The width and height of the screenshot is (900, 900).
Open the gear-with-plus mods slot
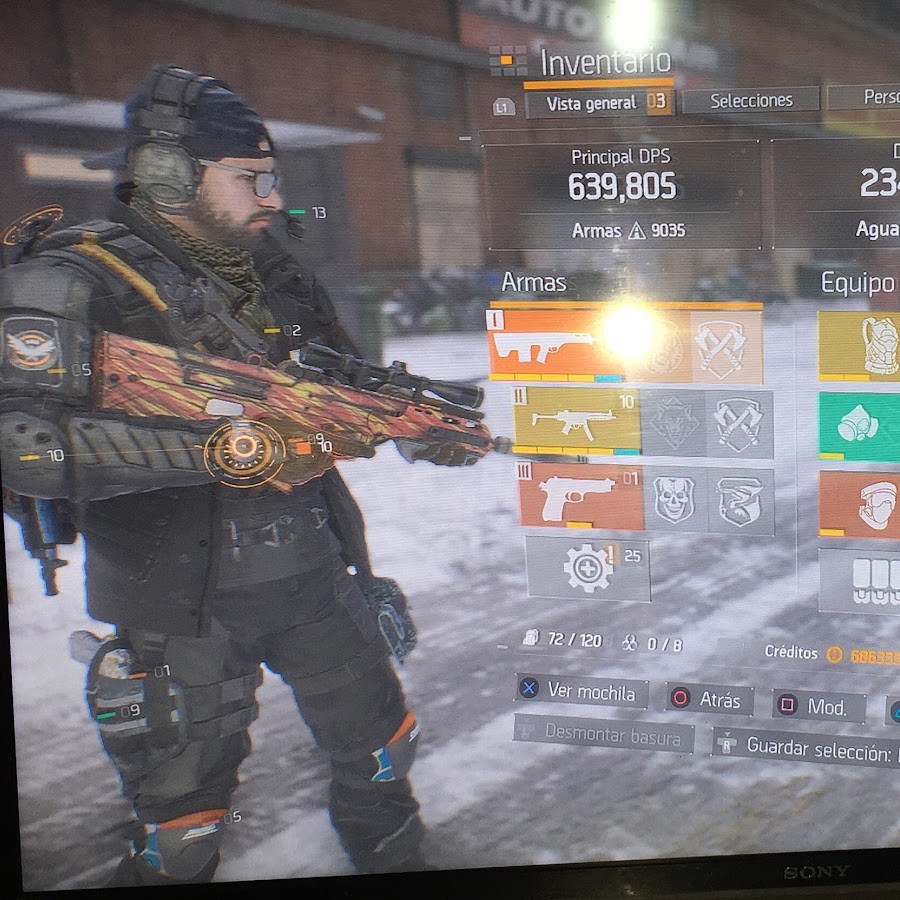[588, 567]
